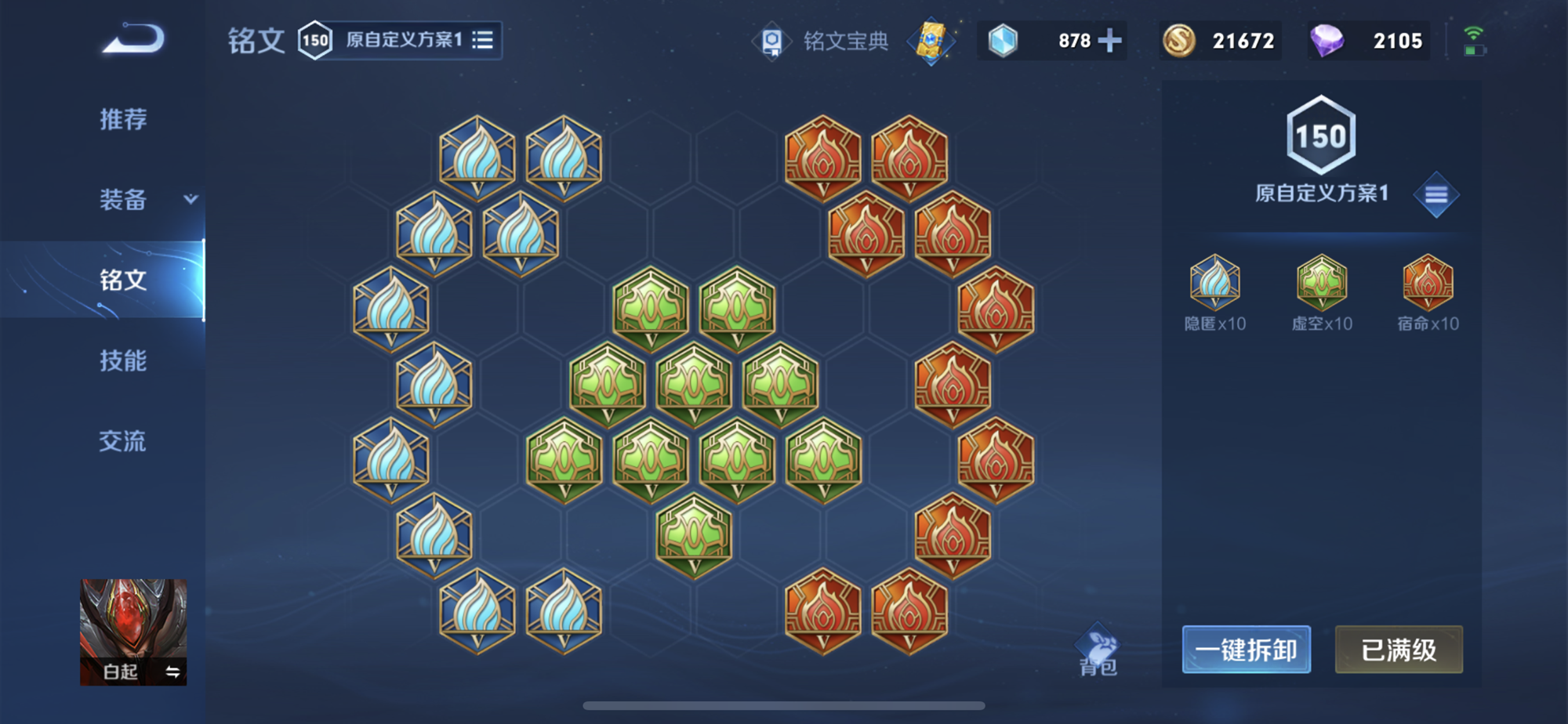
Task: Select the green 虚空x10 inscription summary
Action: pyautogui.click(x=1322, y=291)
